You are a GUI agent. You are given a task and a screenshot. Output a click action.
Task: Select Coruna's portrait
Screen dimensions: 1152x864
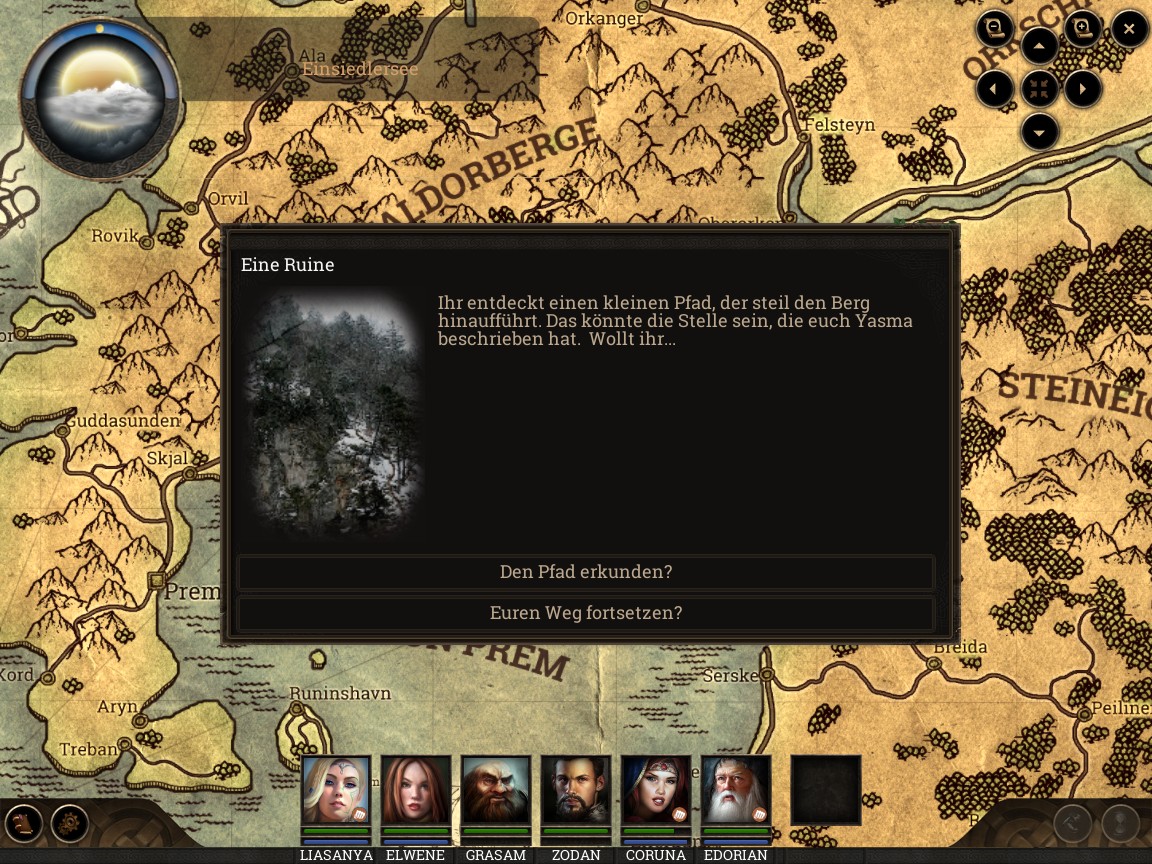tap(656, 790)
